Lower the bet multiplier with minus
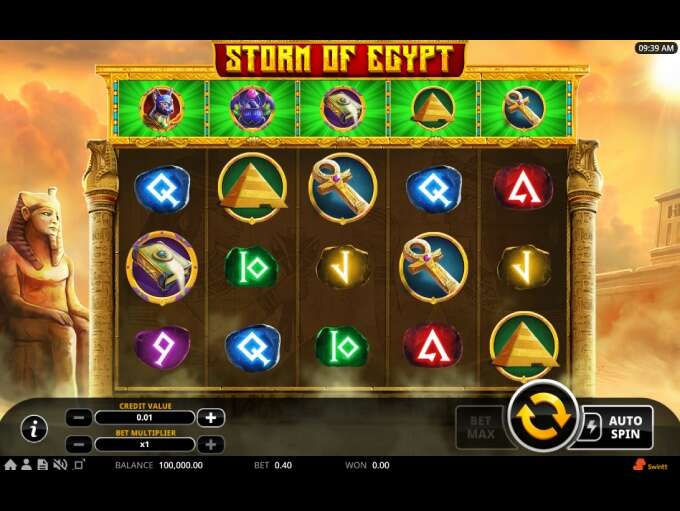The height and width of the screenshot is (511, 680). point(80,444)
